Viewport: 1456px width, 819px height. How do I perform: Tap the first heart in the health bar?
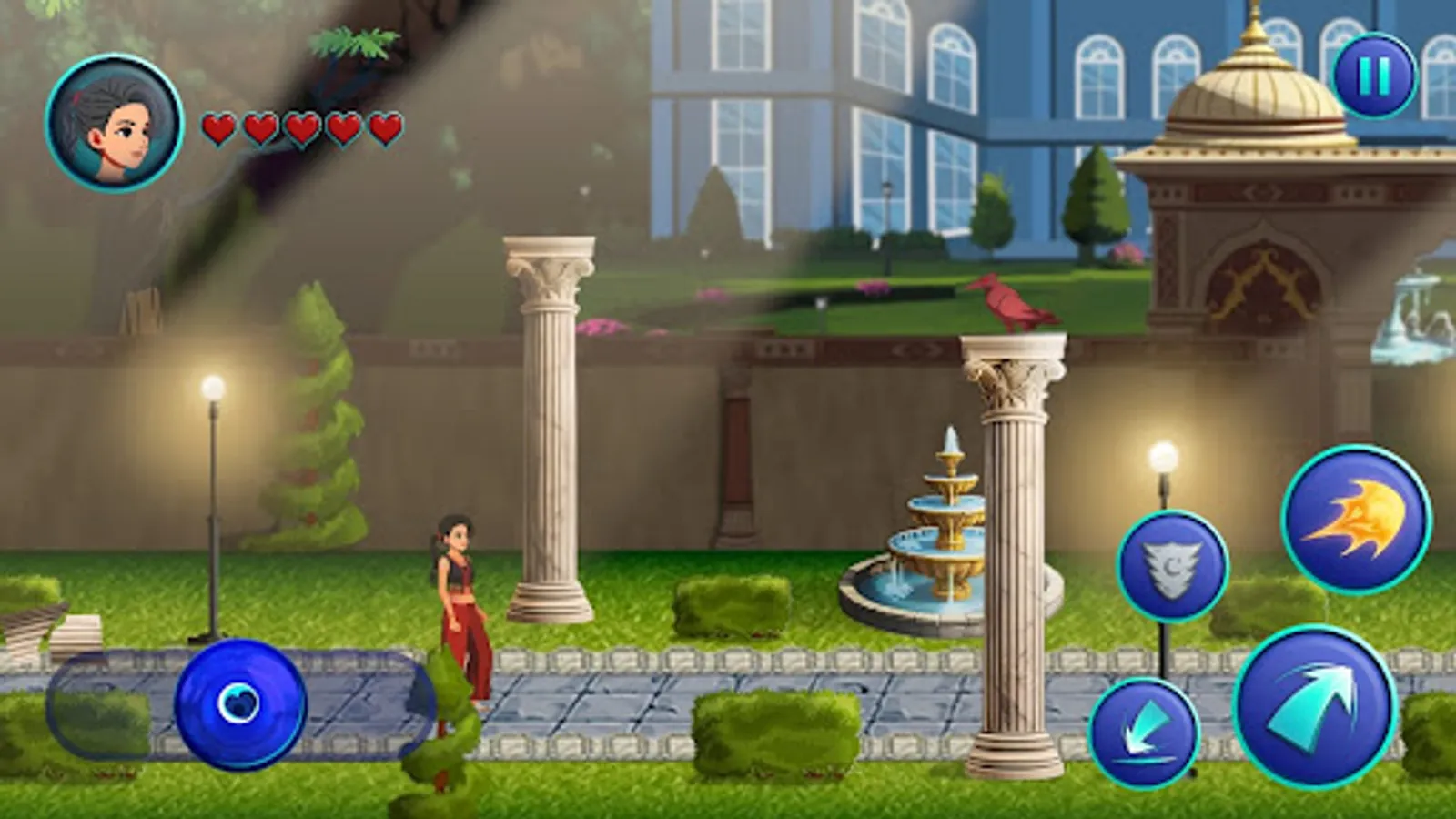coord(220,127)
